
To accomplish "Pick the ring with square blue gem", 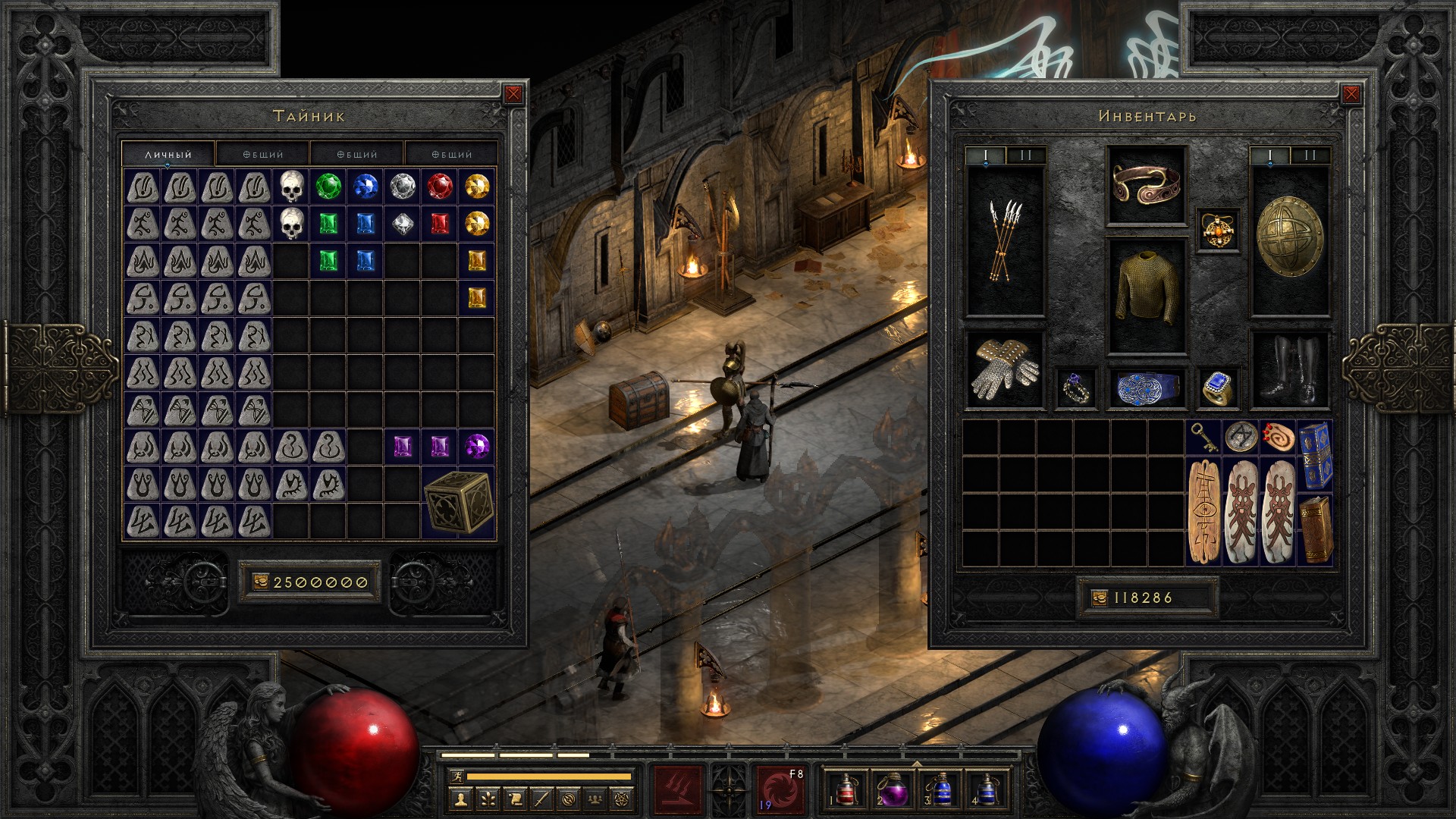I will [1219, 388].
